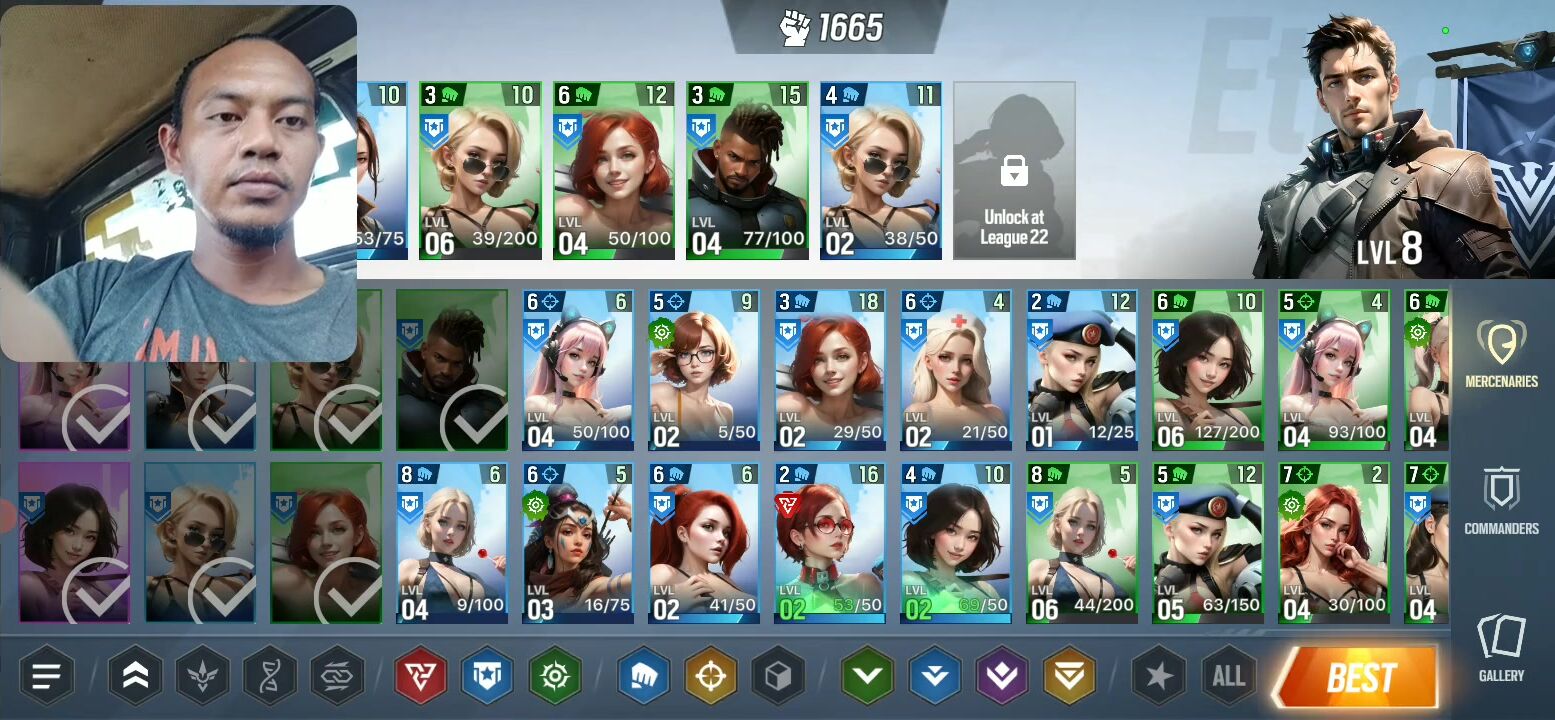Toggle the gold crosshair class filter
Viewport: 1555px width, 720px height.
pos(710,677)
